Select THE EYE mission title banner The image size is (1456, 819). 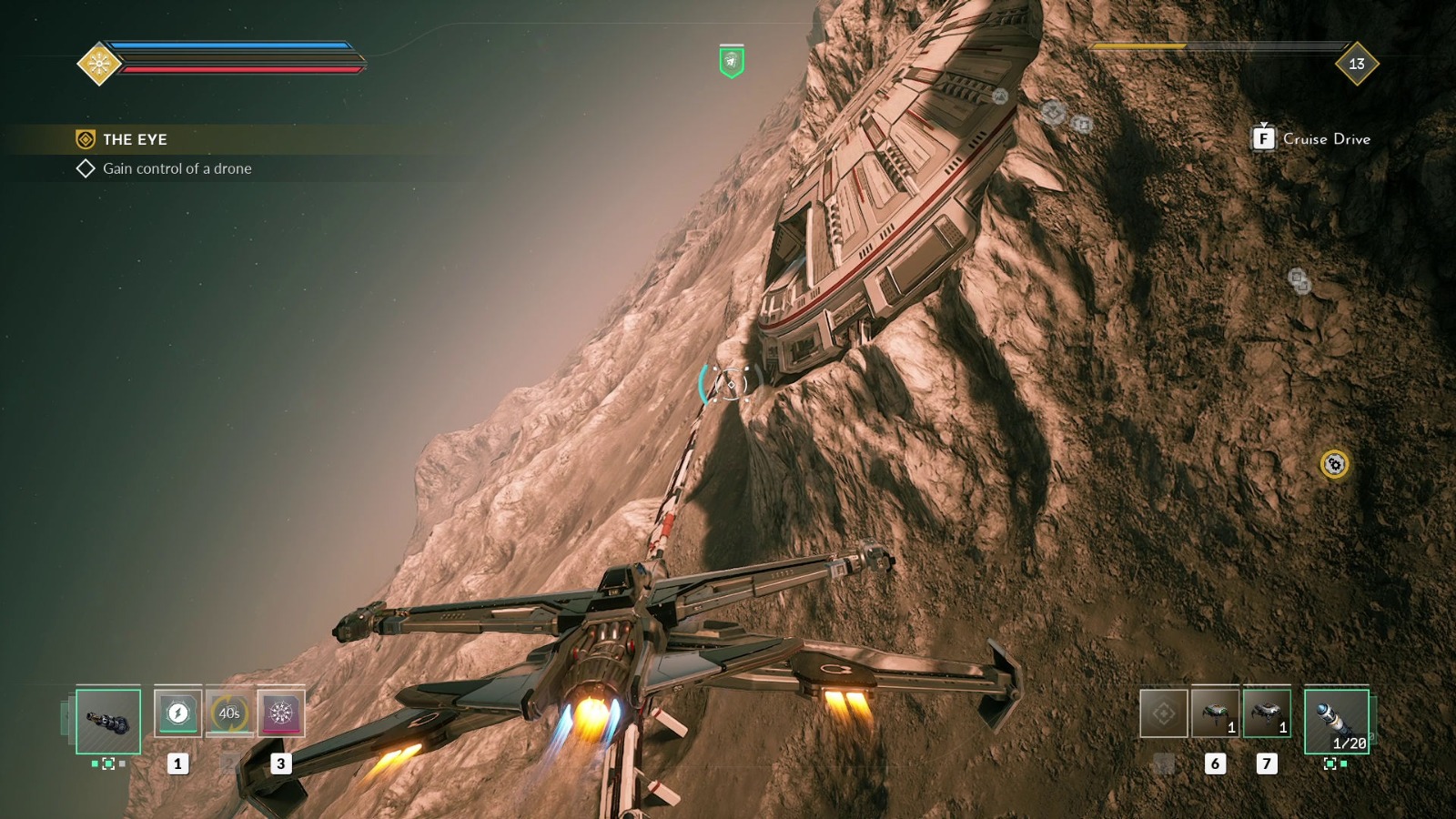[x=135, y=139]
